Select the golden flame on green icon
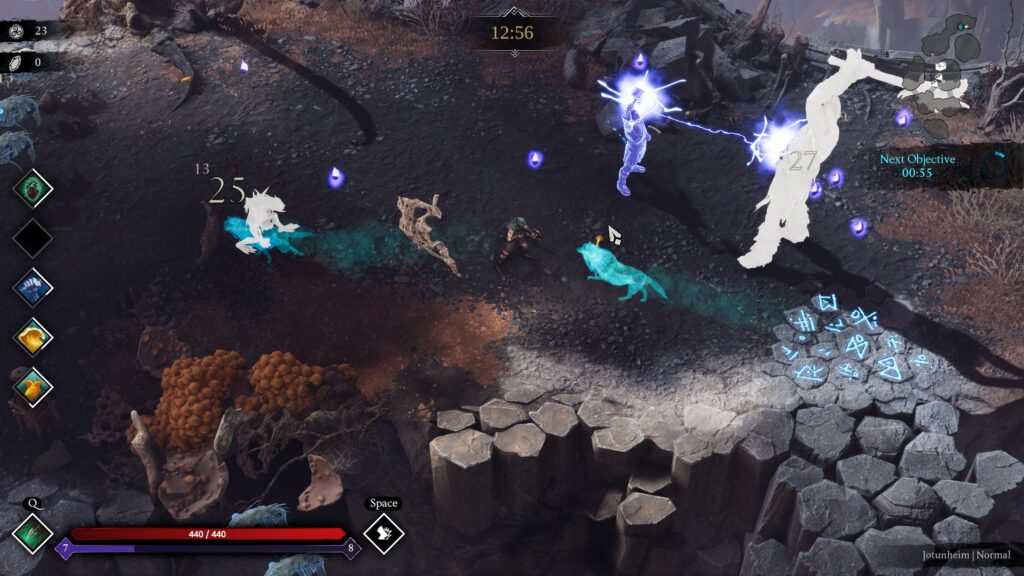Image resolution: width=1024 pixels, height=576 pixels. pyautogui.click(x=32, y=387)
